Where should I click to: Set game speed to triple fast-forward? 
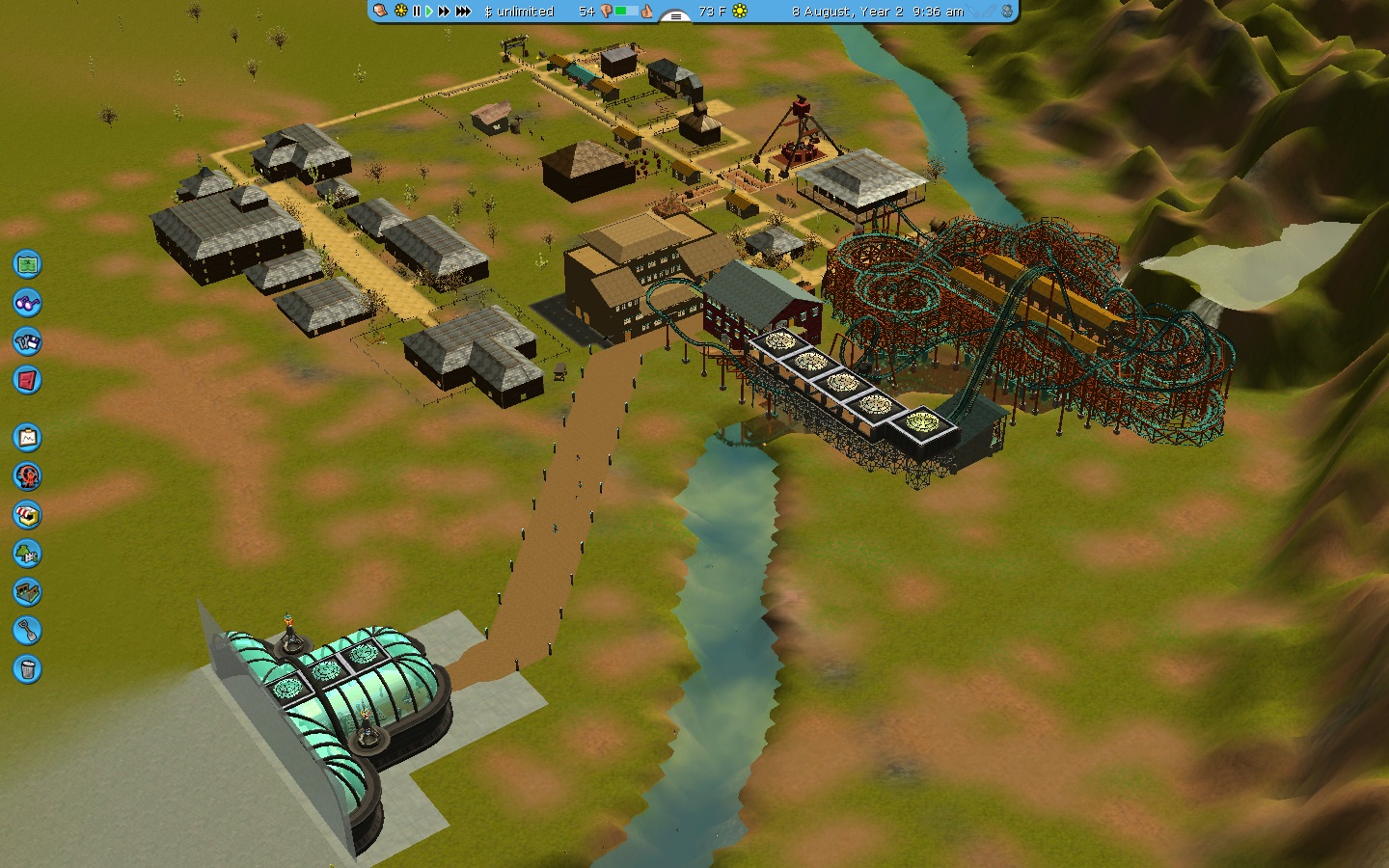point(463,12)
